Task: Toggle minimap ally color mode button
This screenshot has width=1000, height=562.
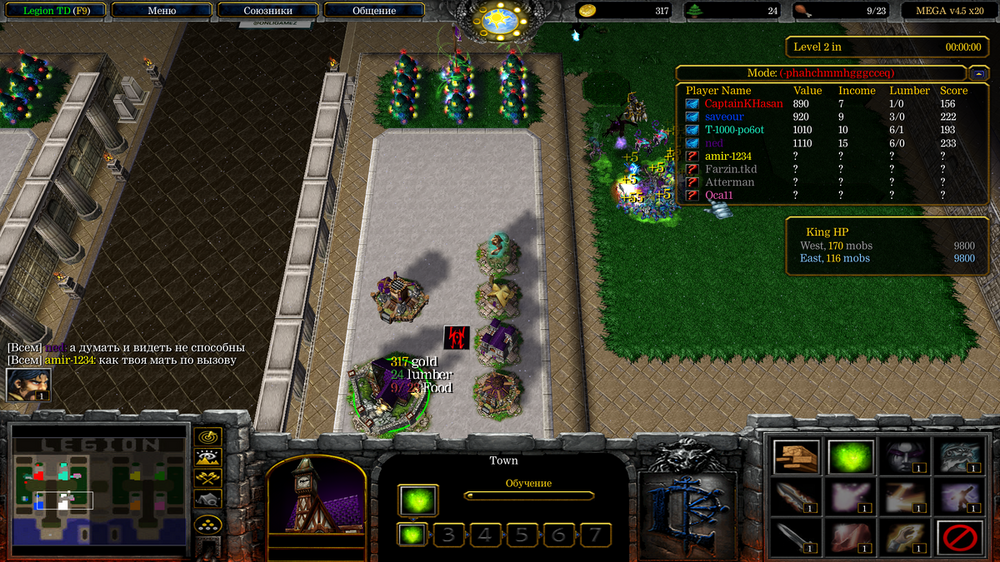Action: 208,479
